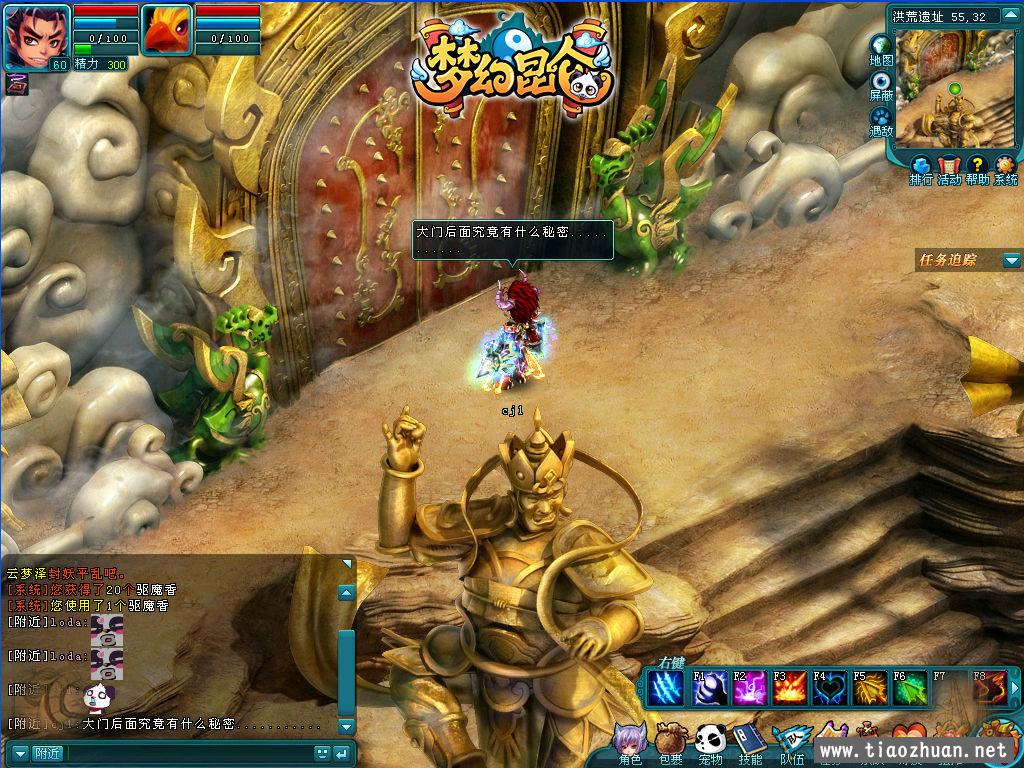Toggle the 屏蔽 eye icon
The height and width of the screenshot is (768, 1024).
(x=881, y=84)
